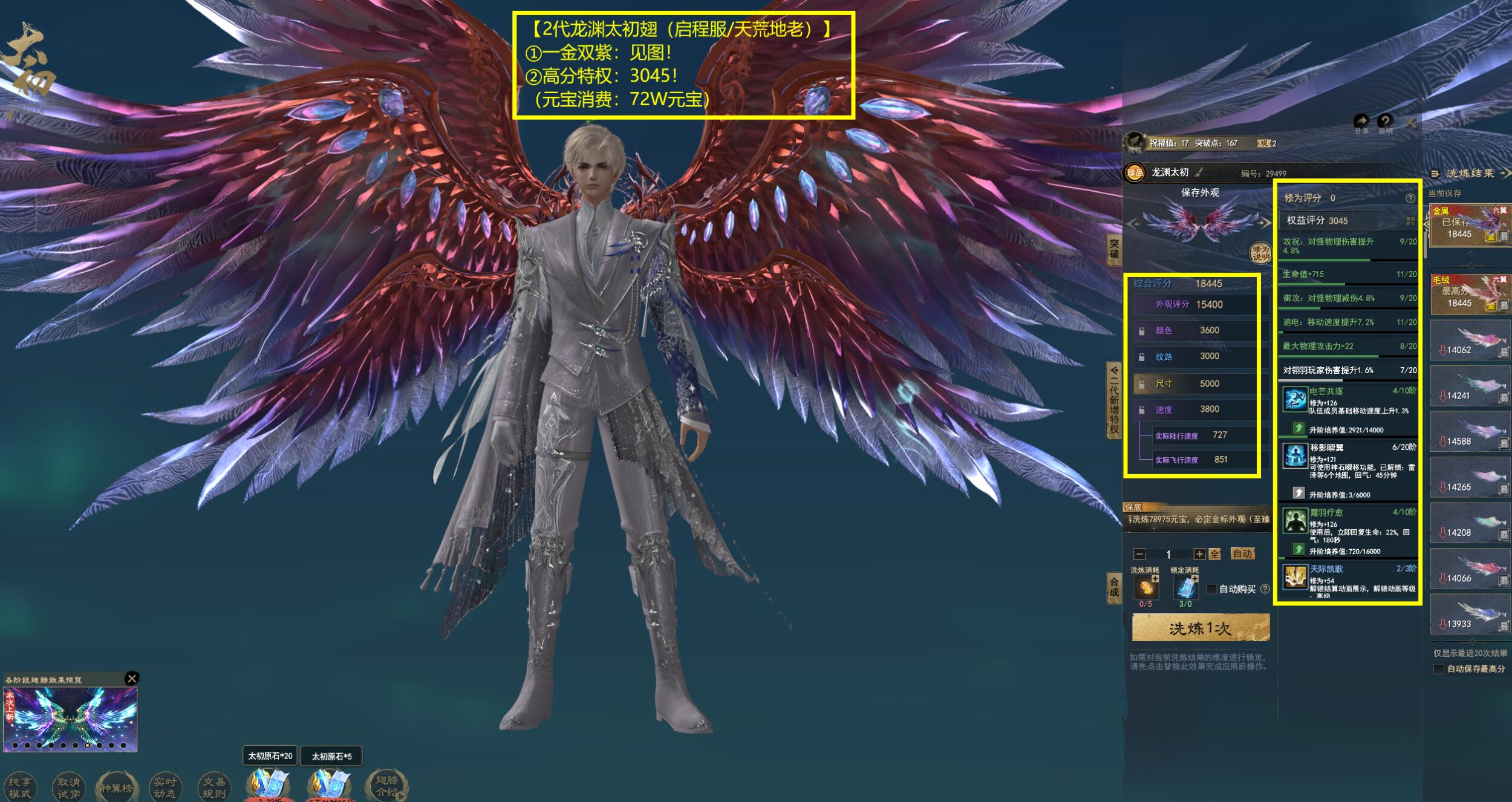The image size is (1512, 802).
Task: Increase refine count with plus stepper
Action: point(1199,554)
